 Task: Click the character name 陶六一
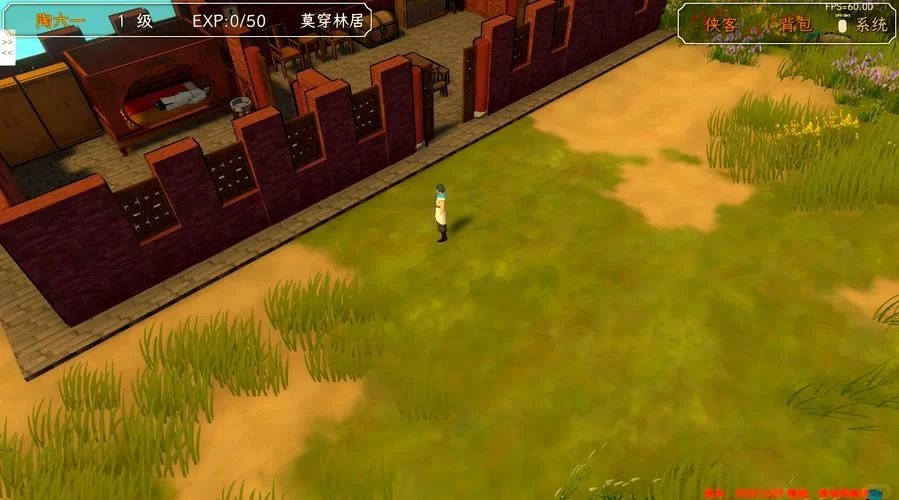60,20
